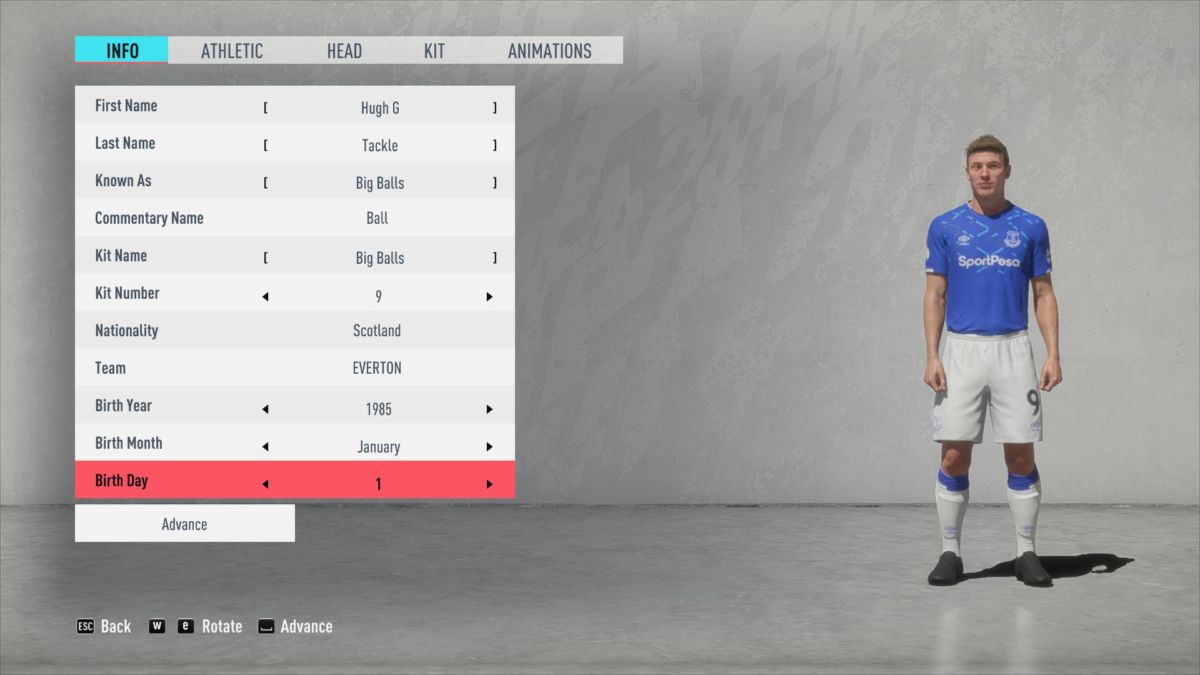1200x675 pixels.
Task: Select the Kit tab
Action: coord(434,51)
